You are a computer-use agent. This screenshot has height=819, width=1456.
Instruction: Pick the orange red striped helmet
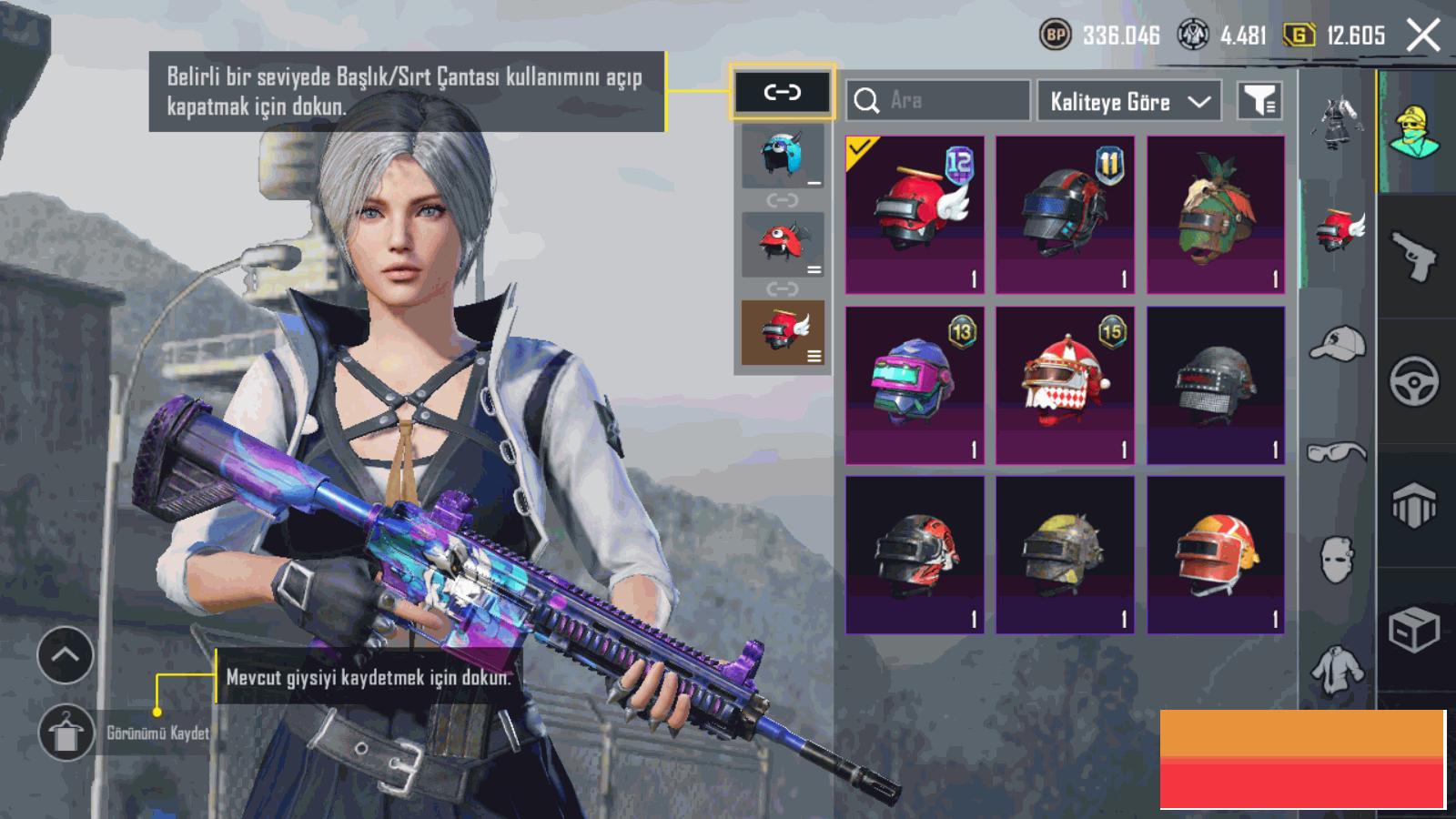click(1216, 554)
